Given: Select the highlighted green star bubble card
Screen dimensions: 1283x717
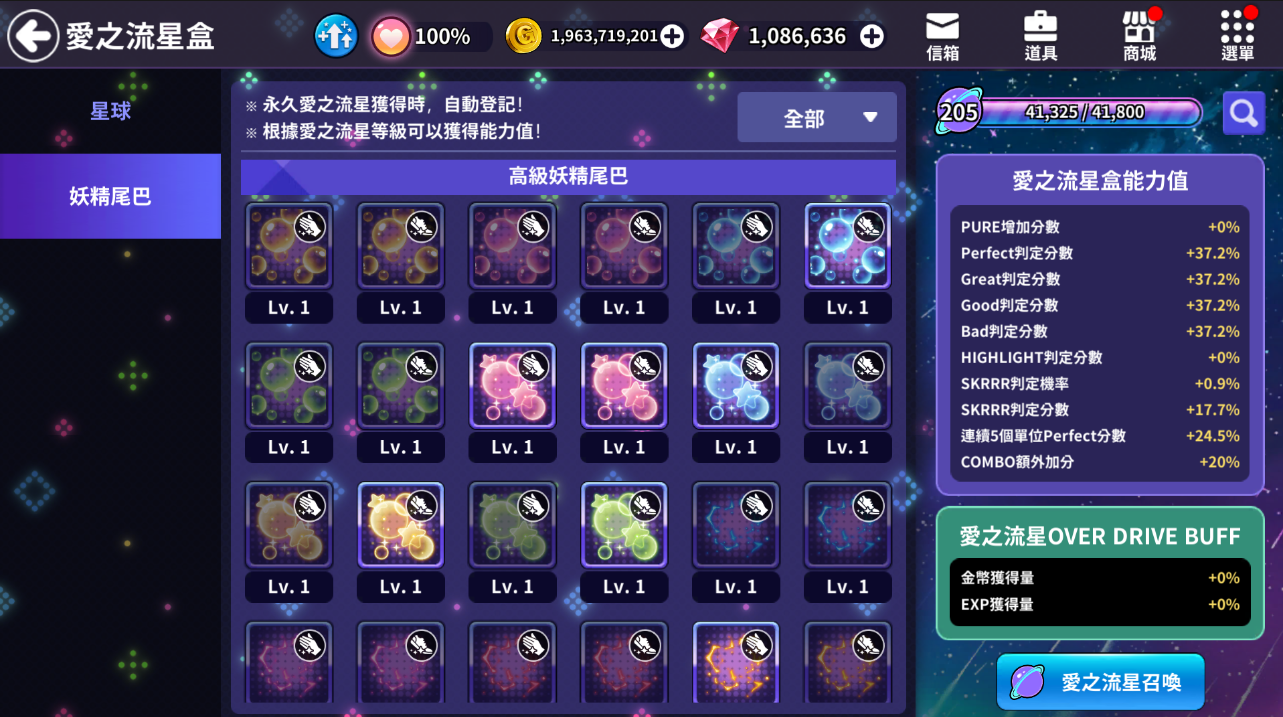Looking at the screenshot, I should [x=624, y=525].
